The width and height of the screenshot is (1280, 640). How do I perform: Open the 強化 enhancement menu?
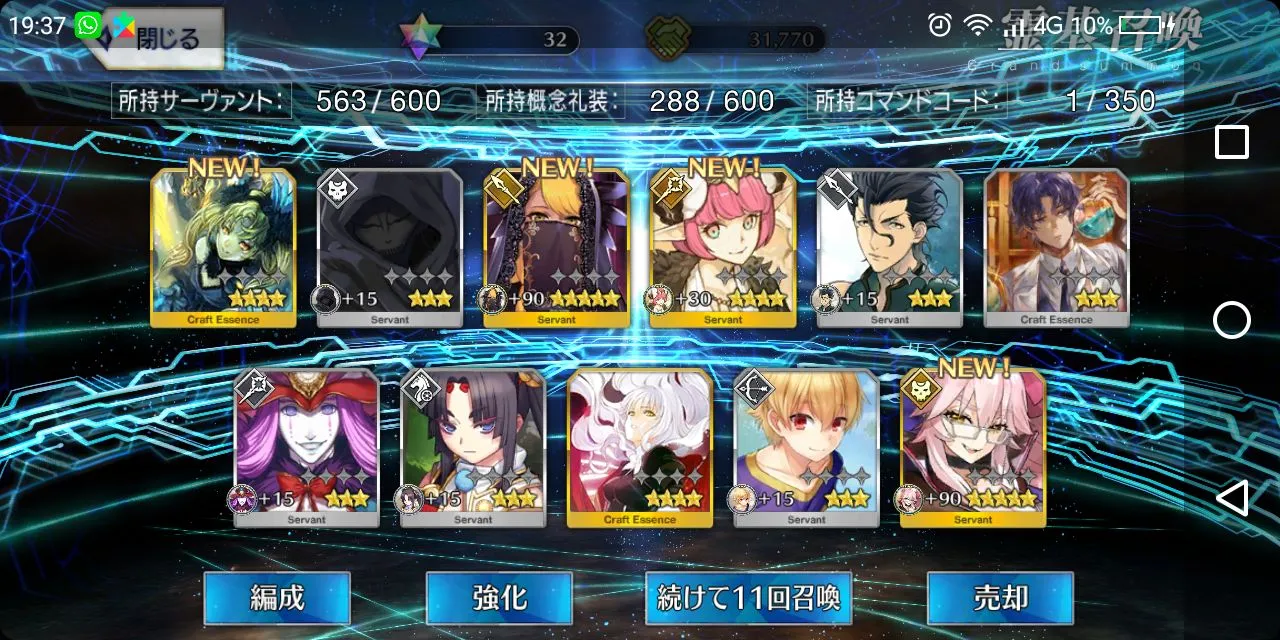coord(499,598)
